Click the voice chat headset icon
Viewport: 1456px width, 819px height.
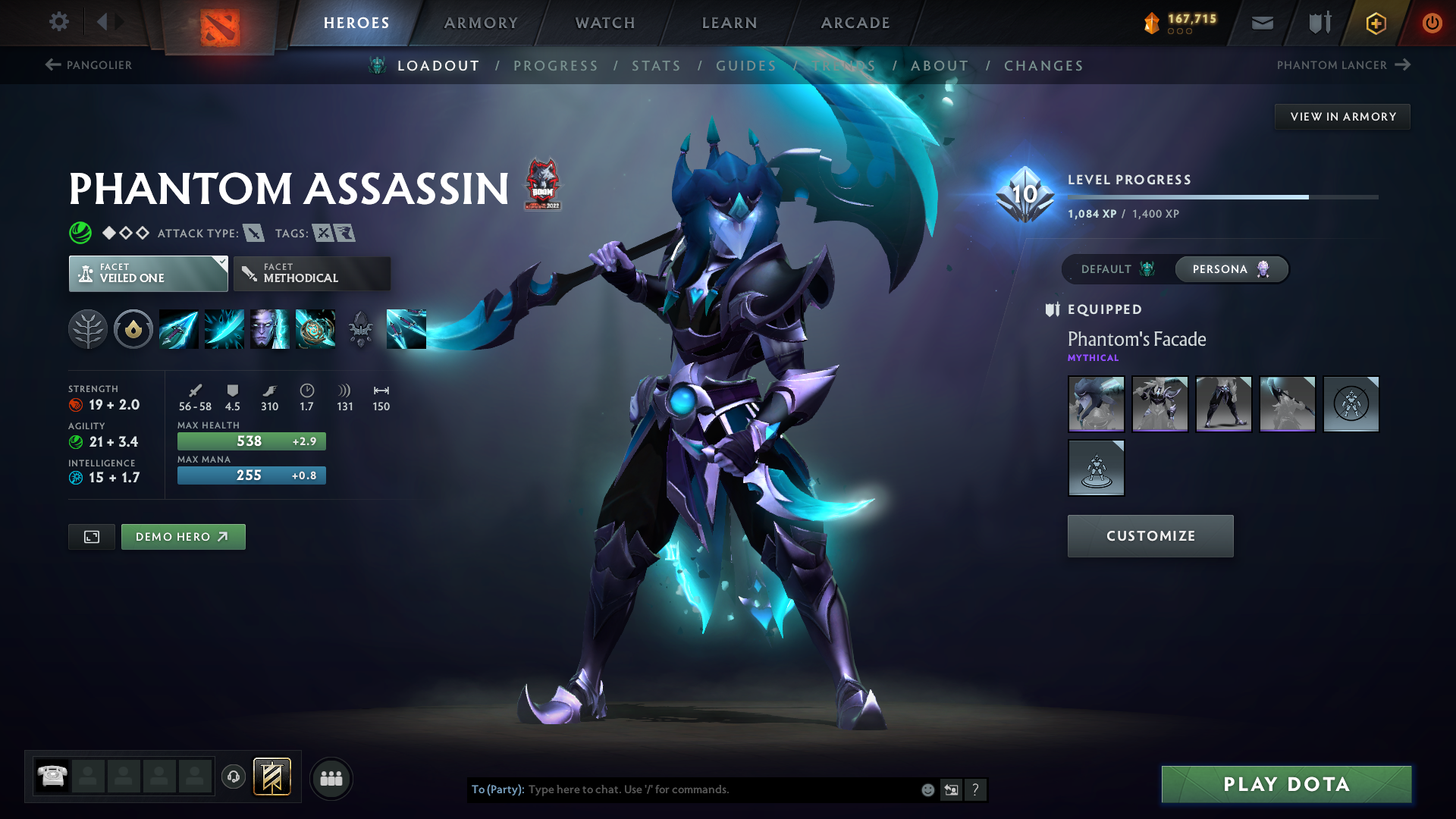pyautogui.click(x=233, y=777)
